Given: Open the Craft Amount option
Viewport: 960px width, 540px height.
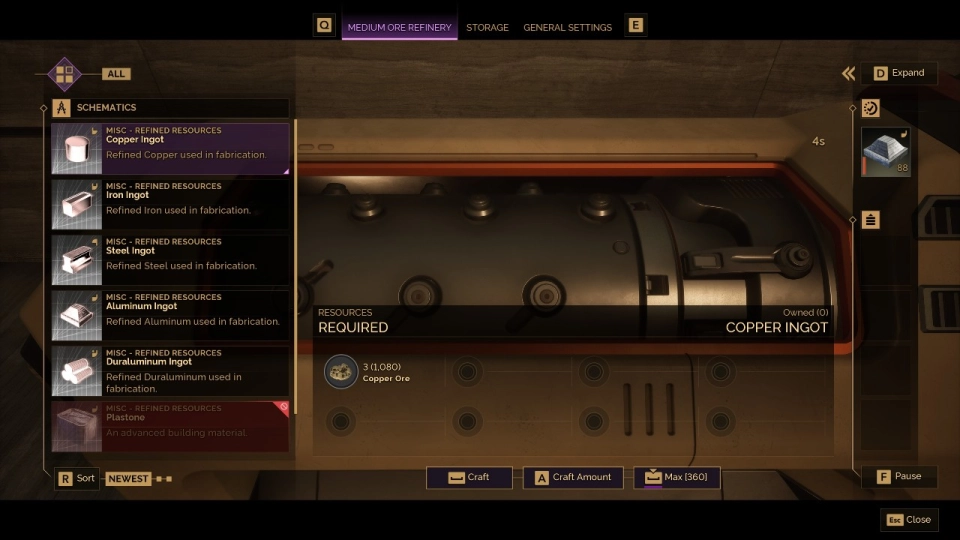Looking at the screenshot, I should click(573, 477).
